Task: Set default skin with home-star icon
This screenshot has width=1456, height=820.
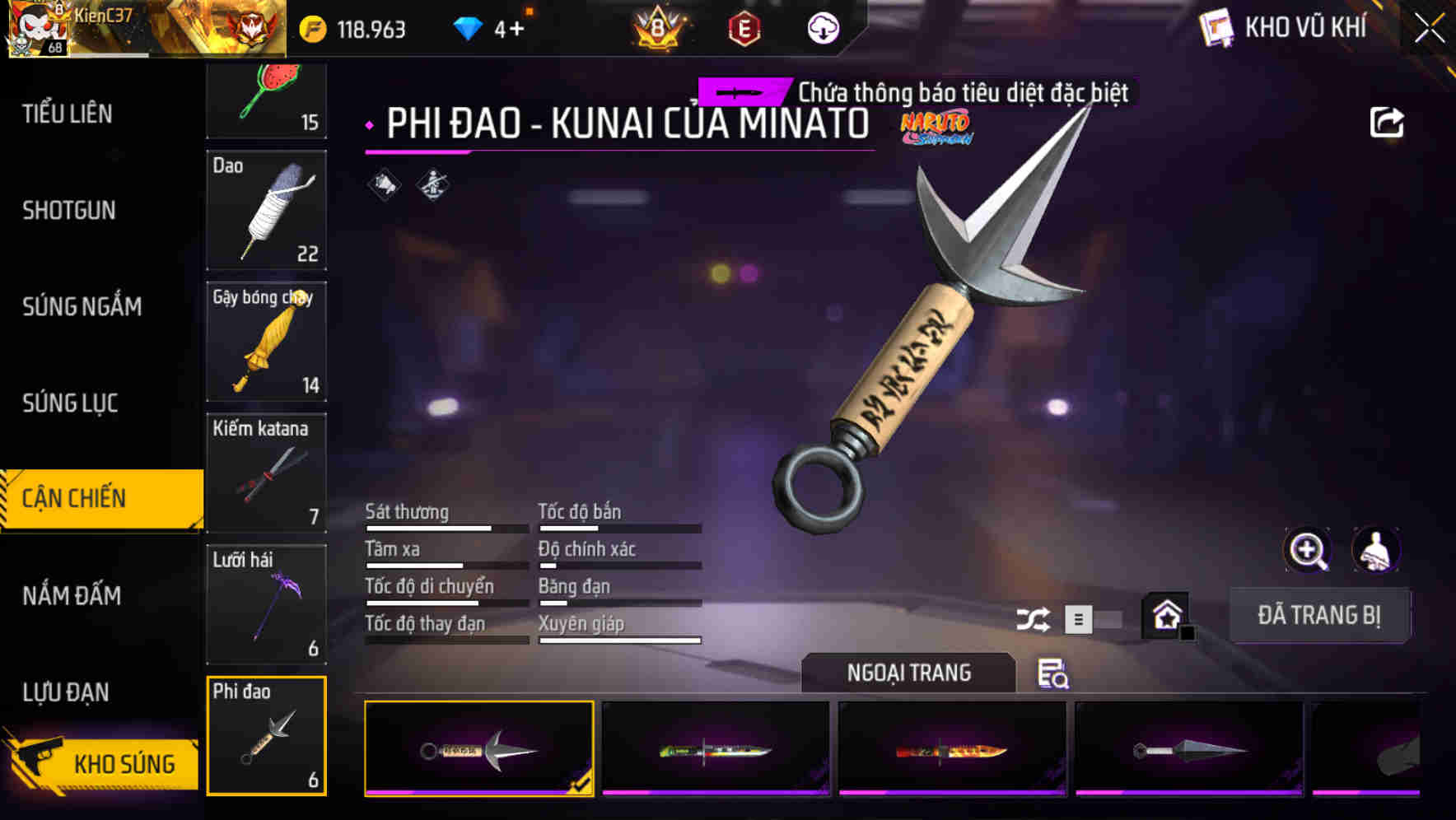Action: pos(1164,614)
